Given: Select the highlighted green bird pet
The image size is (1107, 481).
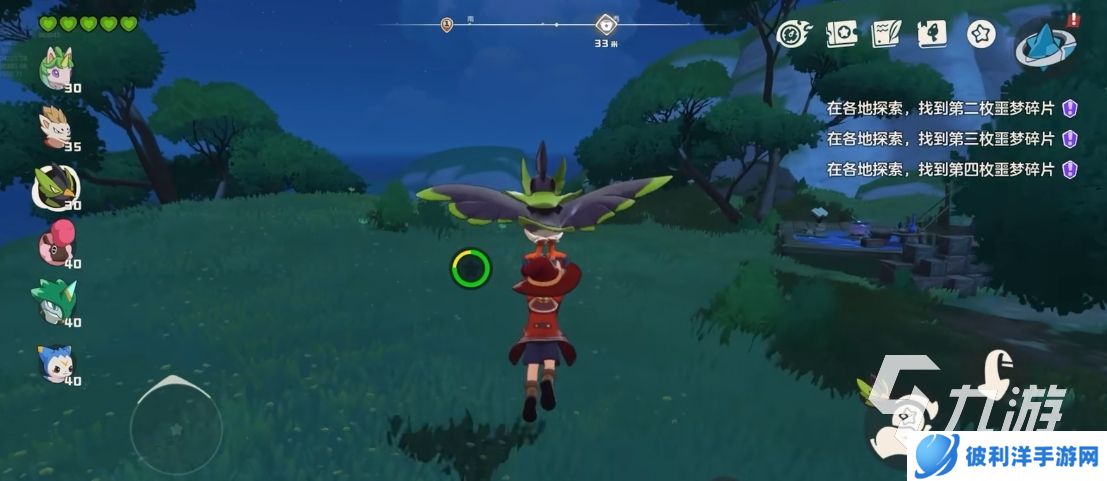Looking at the screenshot, I should [x=58, y=185].
